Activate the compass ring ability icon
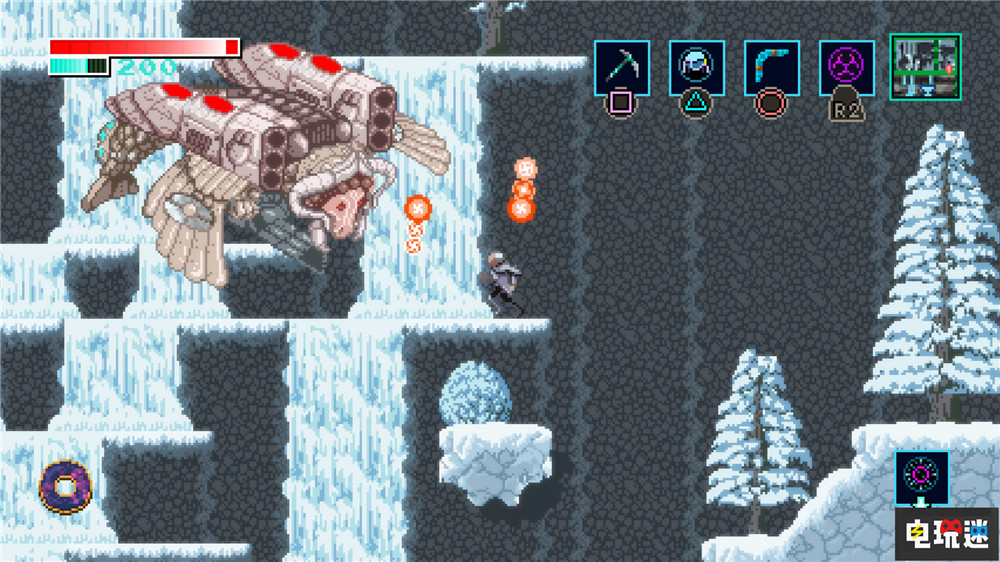 tap(921, 476)
